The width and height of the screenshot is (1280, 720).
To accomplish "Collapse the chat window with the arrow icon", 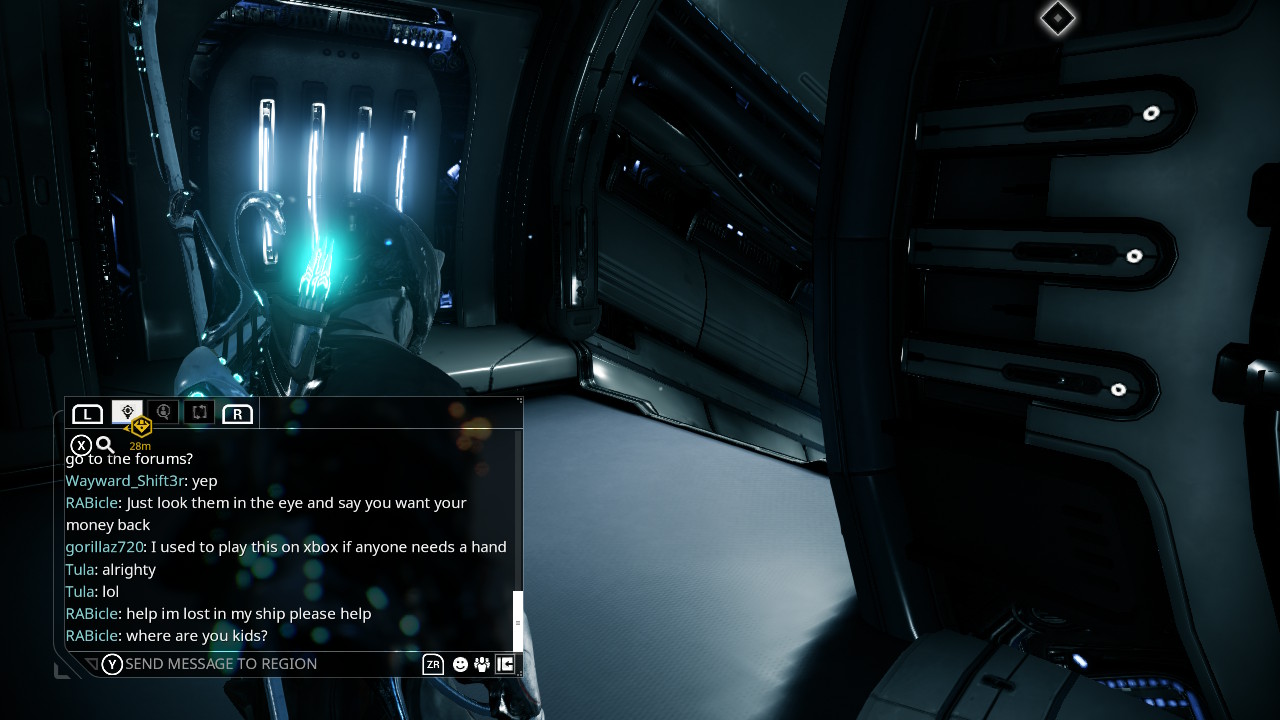I will coord(505,664).
